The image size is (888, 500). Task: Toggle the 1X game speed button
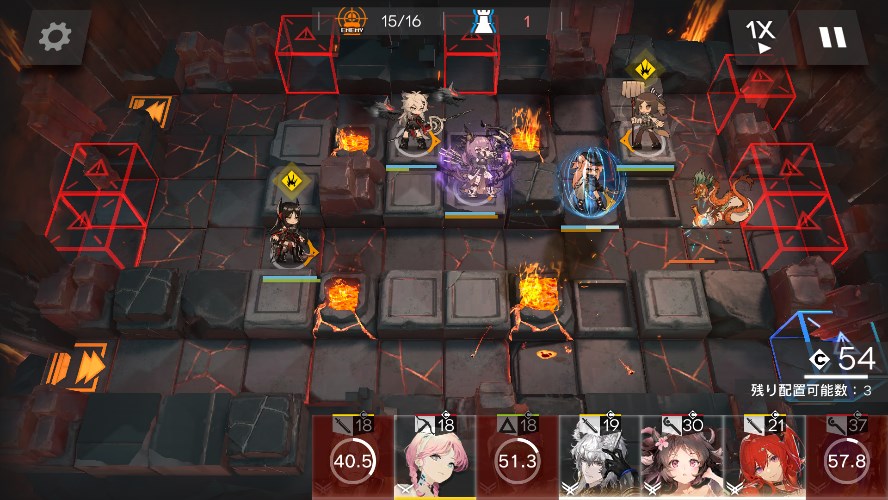pos(761,37)
